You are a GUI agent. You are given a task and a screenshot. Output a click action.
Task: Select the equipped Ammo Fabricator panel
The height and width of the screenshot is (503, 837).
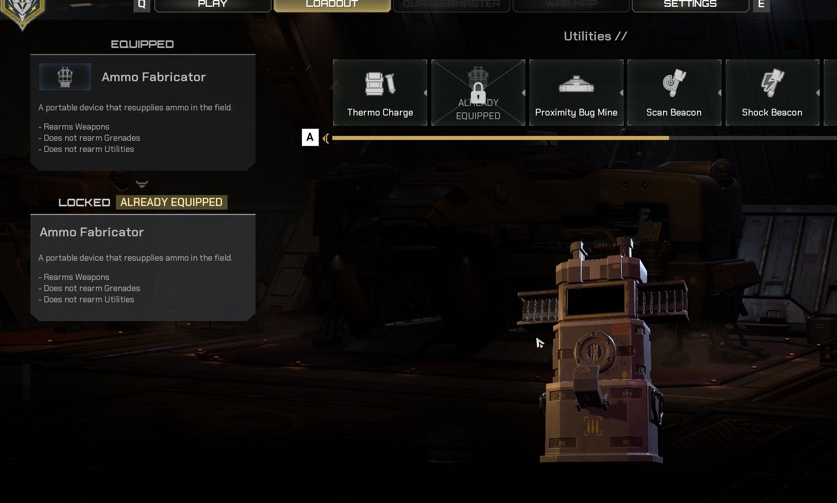143,111
